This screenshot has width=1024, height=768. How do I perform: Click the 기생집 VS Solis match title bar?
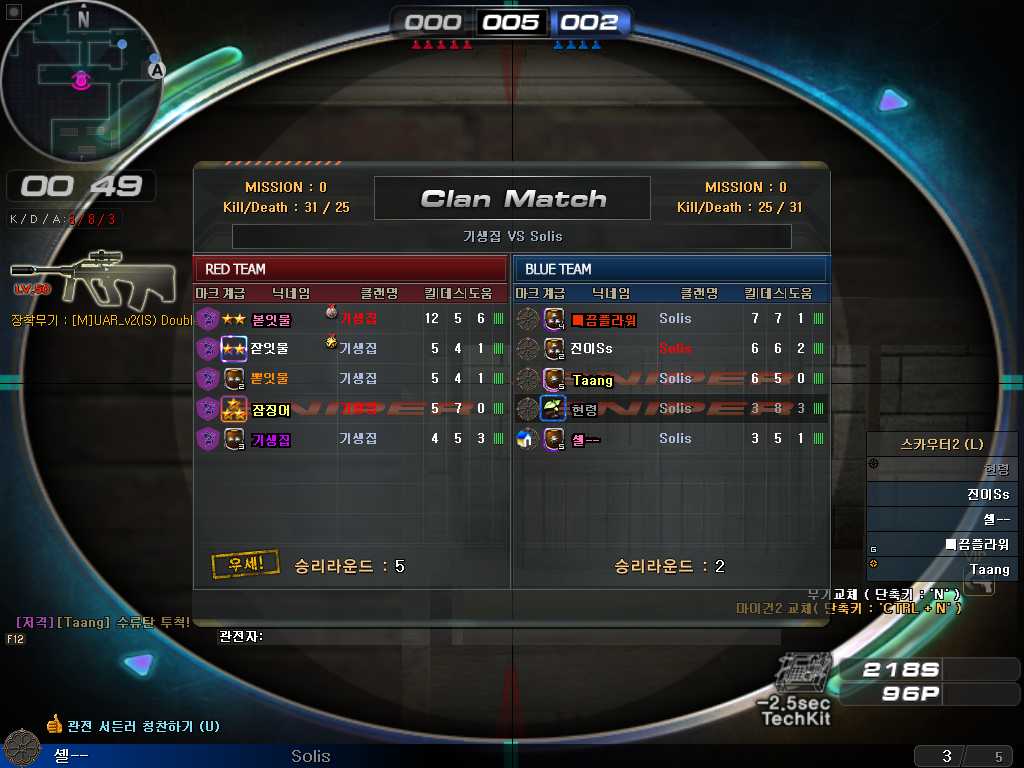tap(512, 236)
